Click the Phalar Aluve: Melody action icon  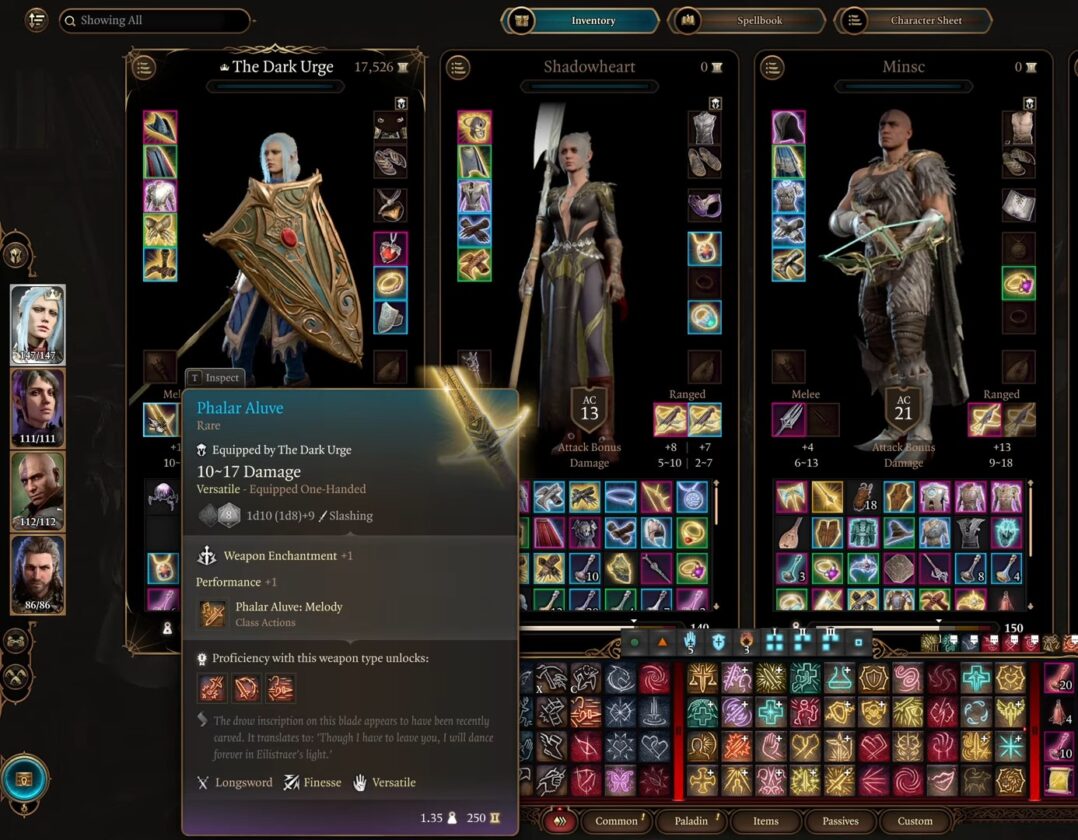coord(212,614)
